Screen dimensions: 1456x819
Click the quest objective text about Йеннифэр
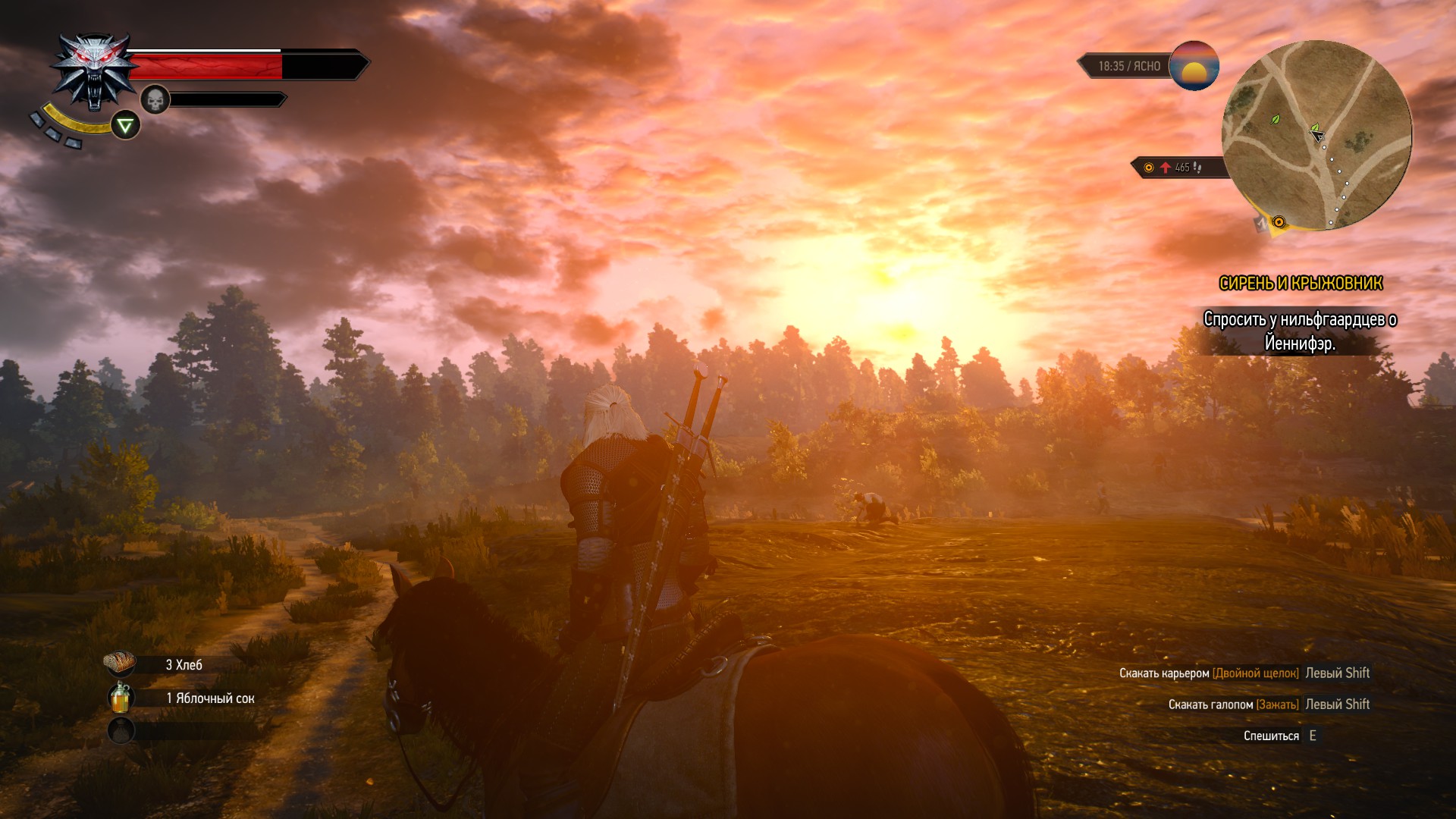click(1300, 331)
